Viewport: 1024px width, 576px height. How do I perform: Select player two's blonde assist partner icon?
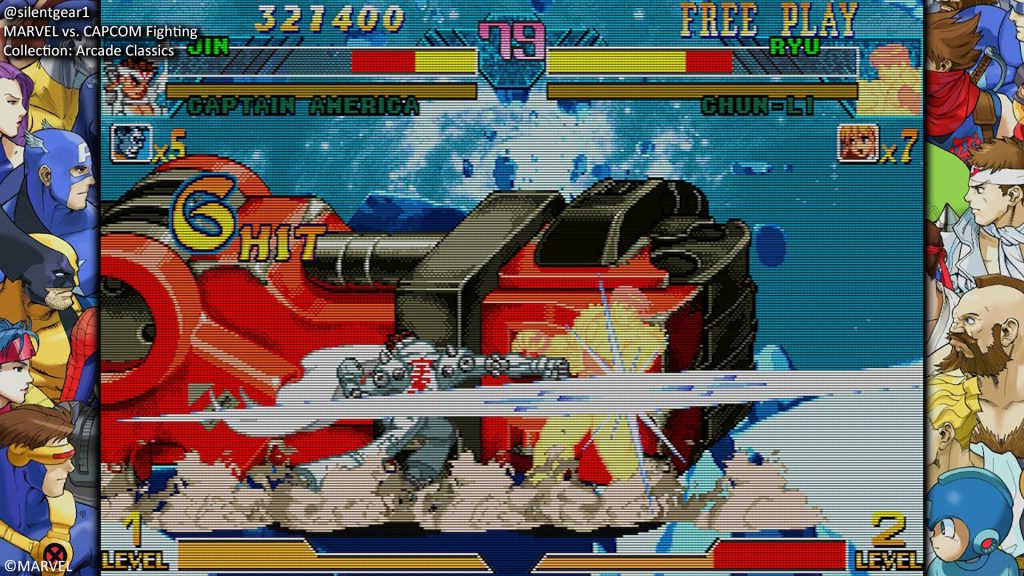pyautogui.click(x=857, y=143)
